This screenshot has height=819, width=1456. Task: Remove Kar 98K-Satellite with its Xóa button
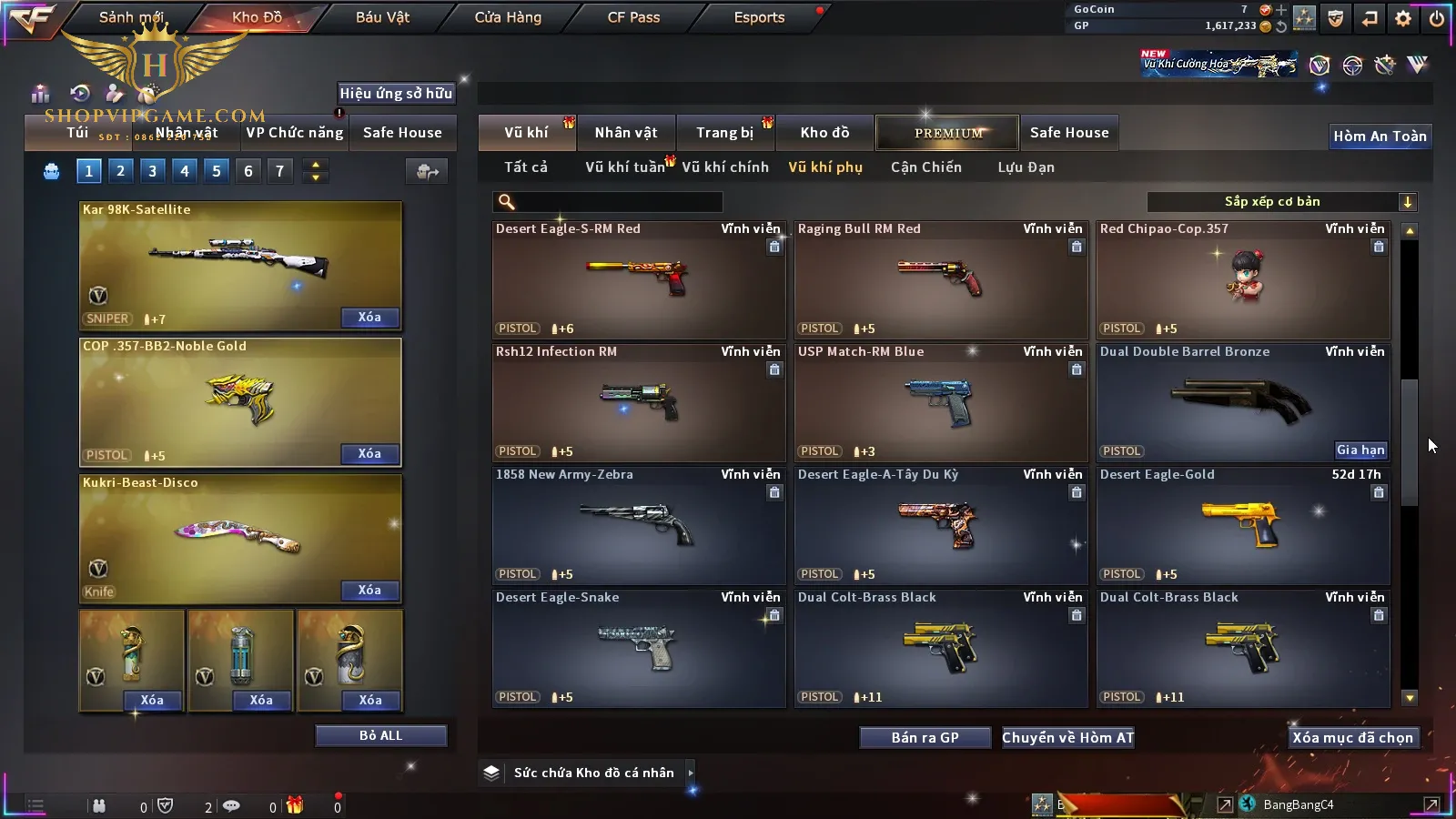pyautogui.click(x=369, y=318)
